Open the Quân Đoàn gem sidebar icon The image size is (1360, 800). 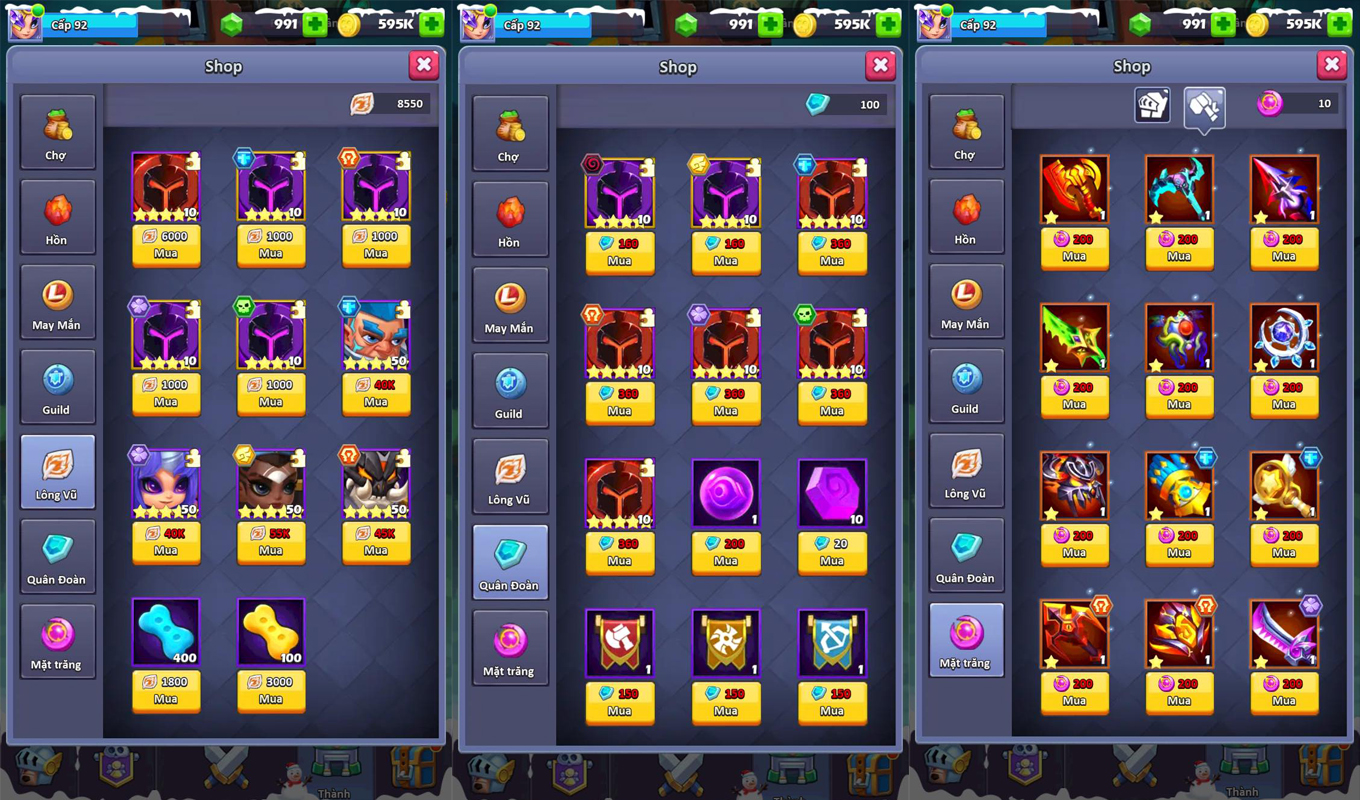58,556
